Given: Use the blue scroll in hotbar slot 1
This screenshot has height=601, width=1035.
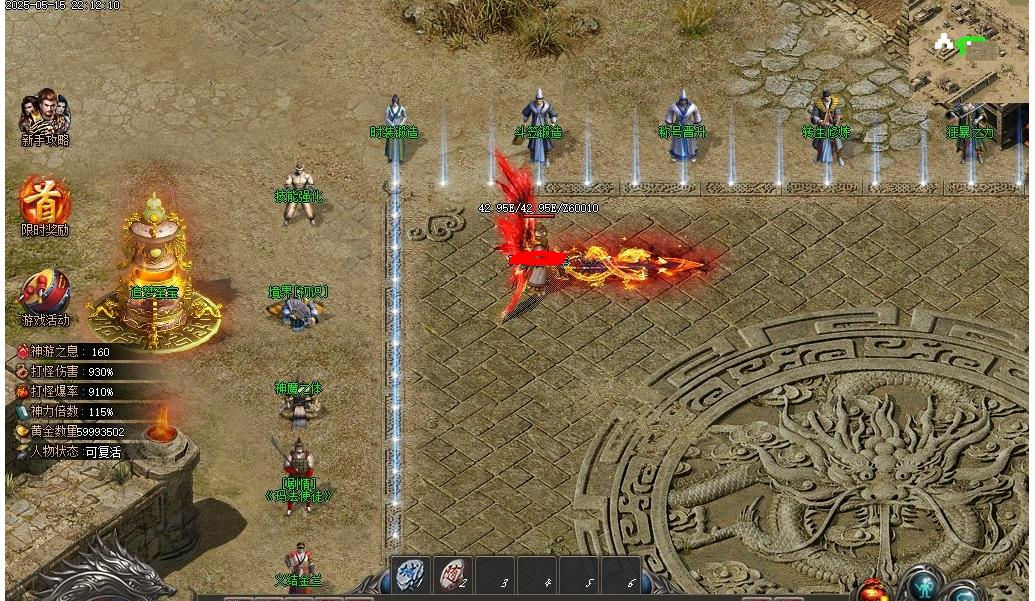Looking at the screenshot, I should click(x=410, y=575).
